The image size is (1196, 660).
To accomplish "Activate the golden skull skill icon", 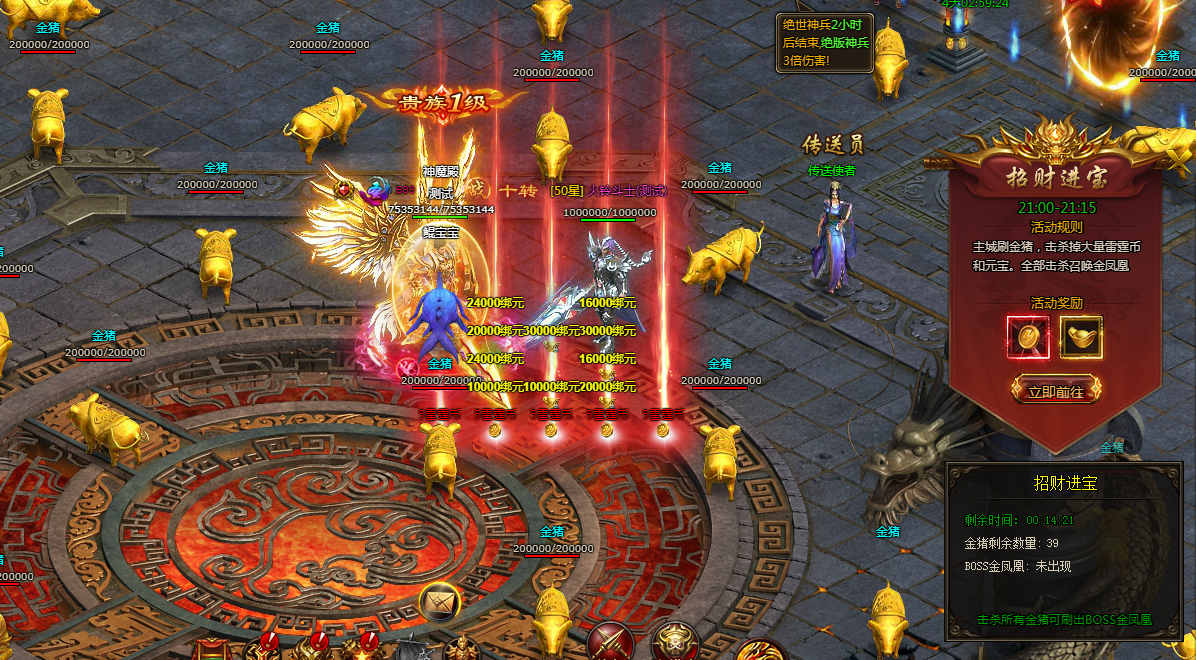I will point(674,641).
